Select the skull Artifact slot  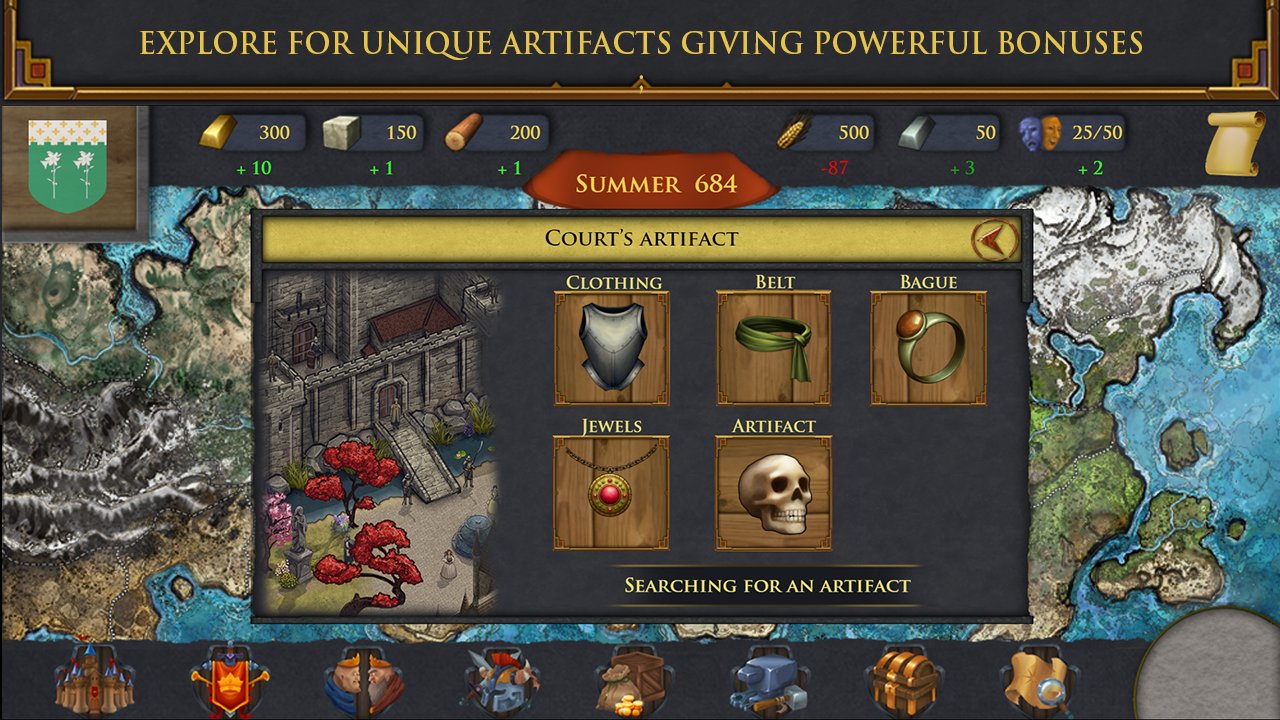[773, 492]
